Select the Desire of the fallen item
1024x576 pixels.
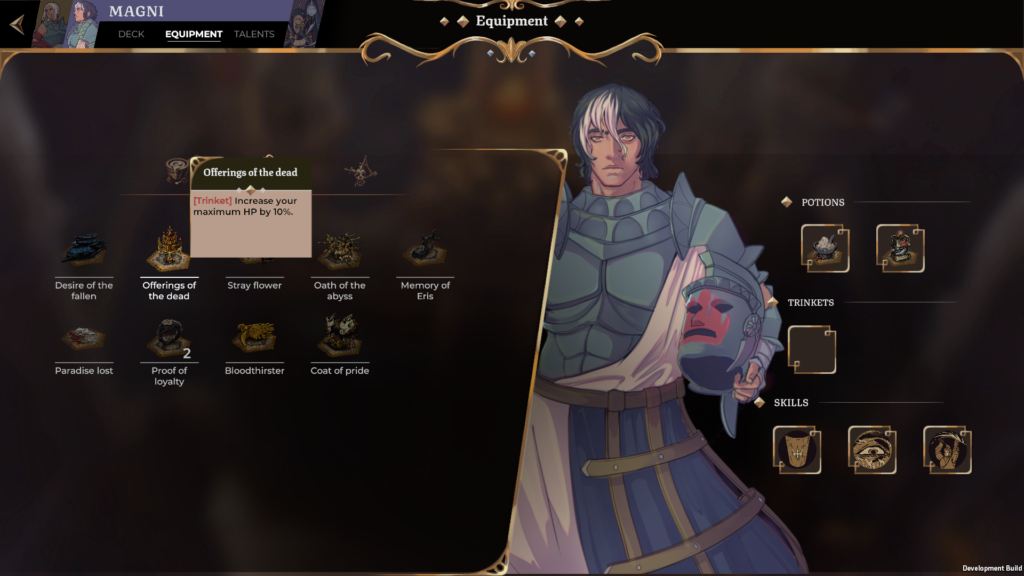click(x=84, y=252)
